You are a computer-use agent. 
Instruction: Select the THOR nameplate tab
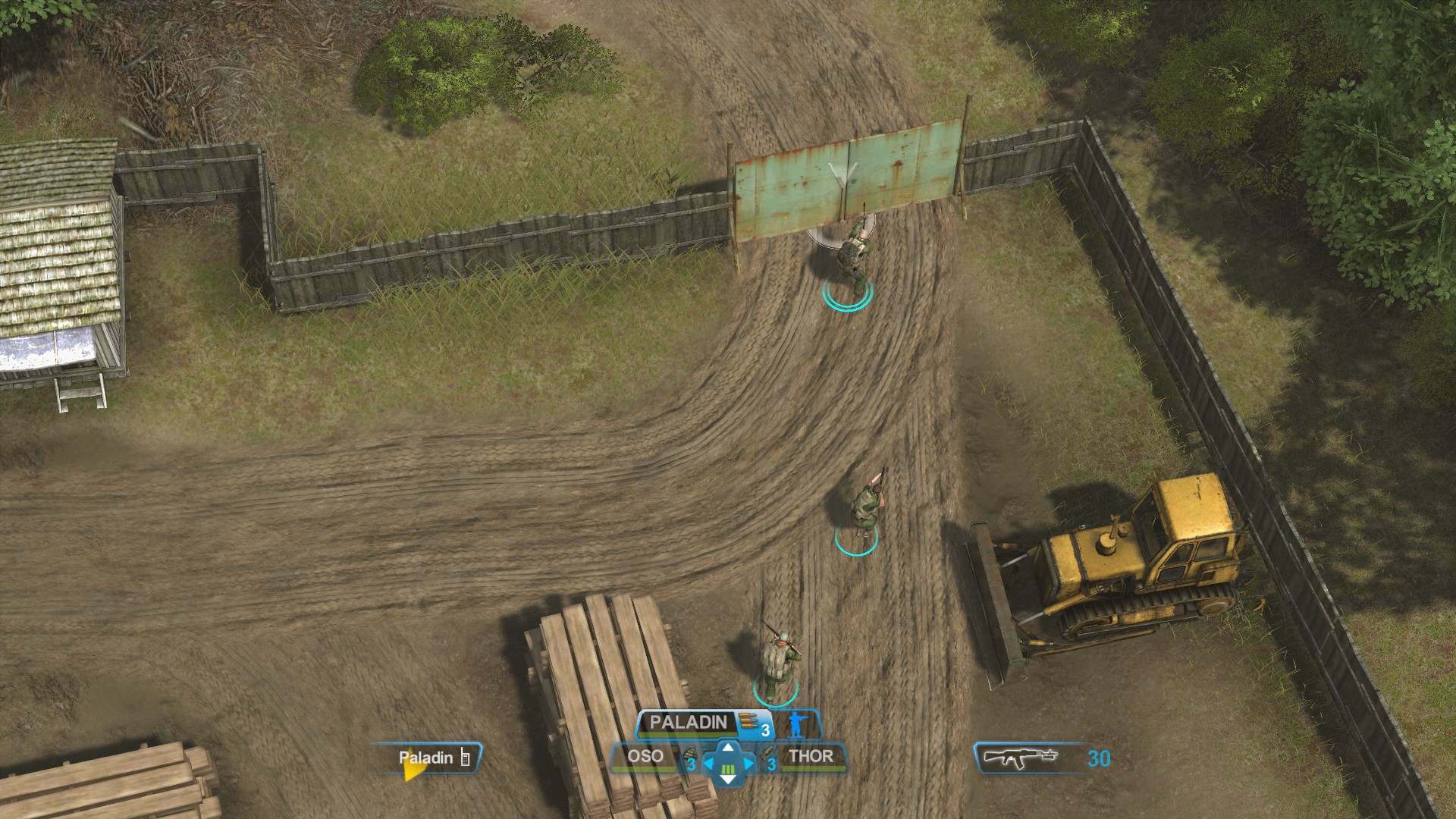[x=811, y=755]
